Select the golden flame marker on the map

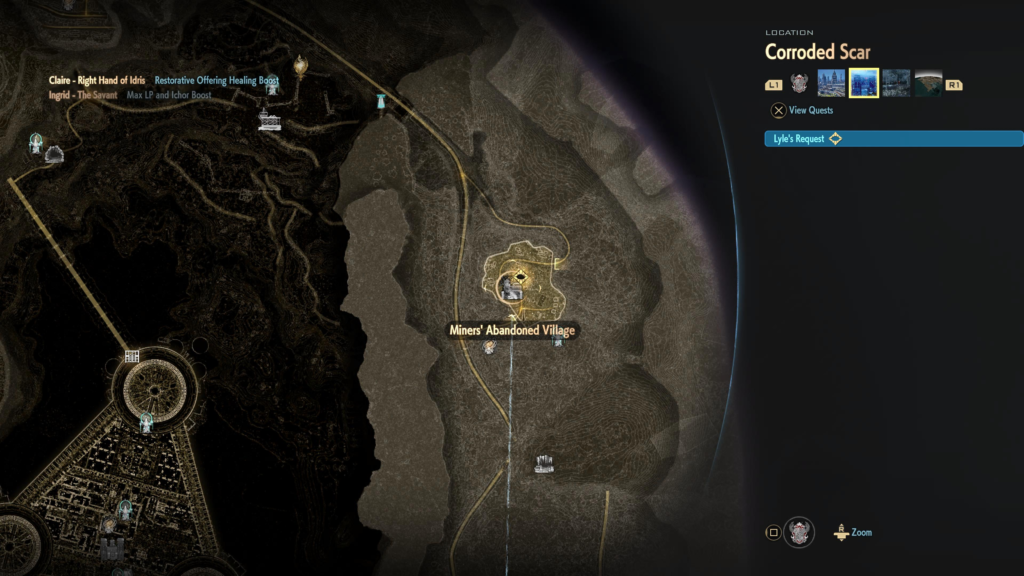pyautogui.click(x=299, y=67)
